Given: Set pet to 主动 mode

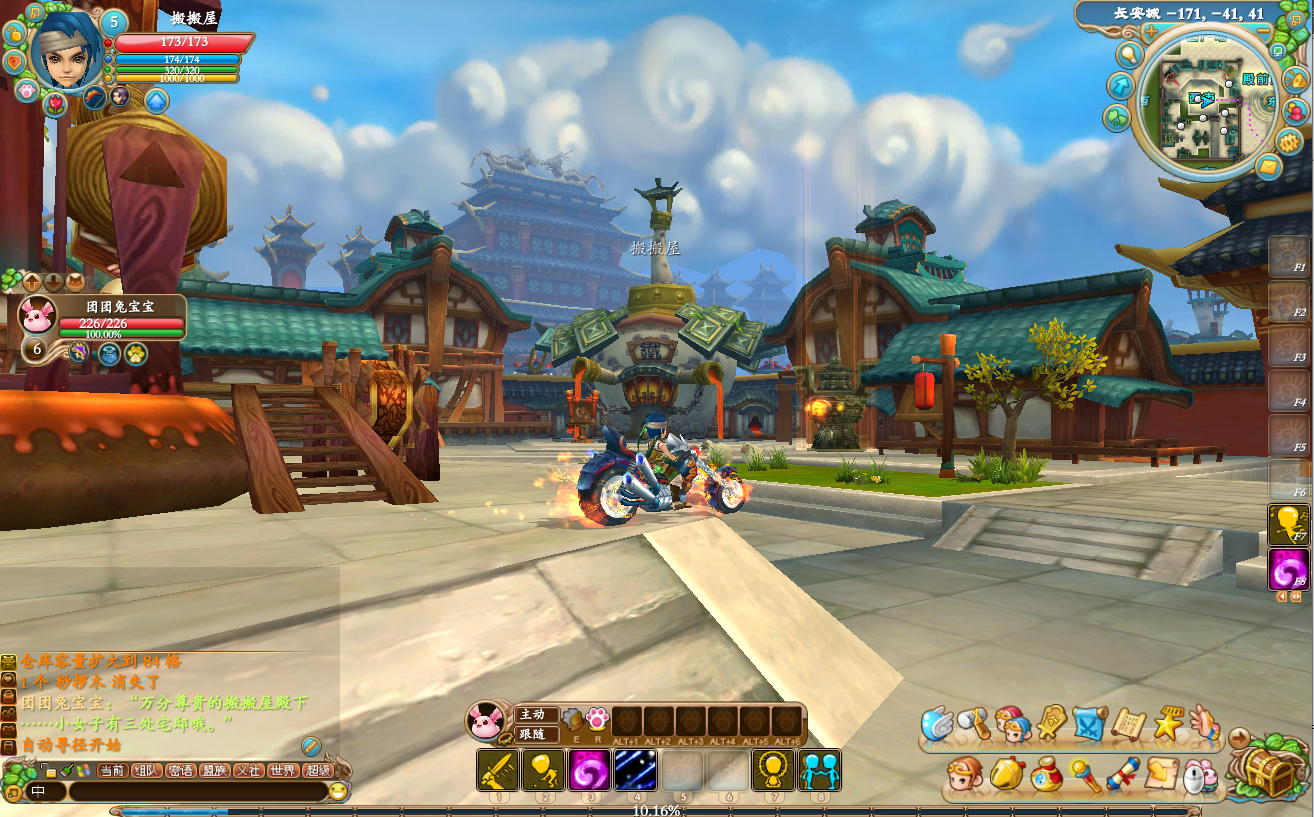Looking at the screenshot, I should click(531, 714).
